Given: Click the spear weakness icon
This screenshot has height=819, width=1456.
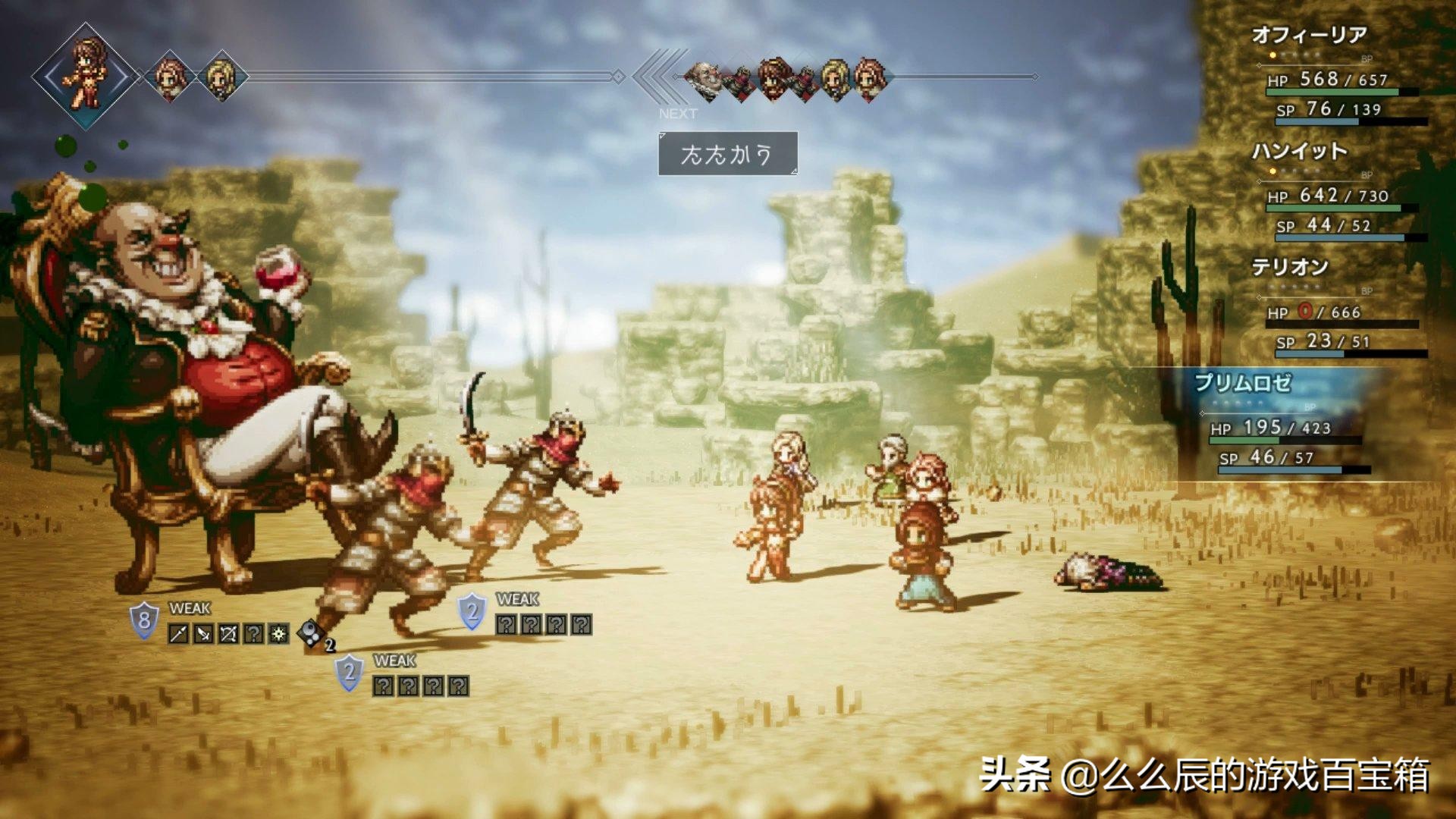Looking at the screenshot, I should 178,634.
